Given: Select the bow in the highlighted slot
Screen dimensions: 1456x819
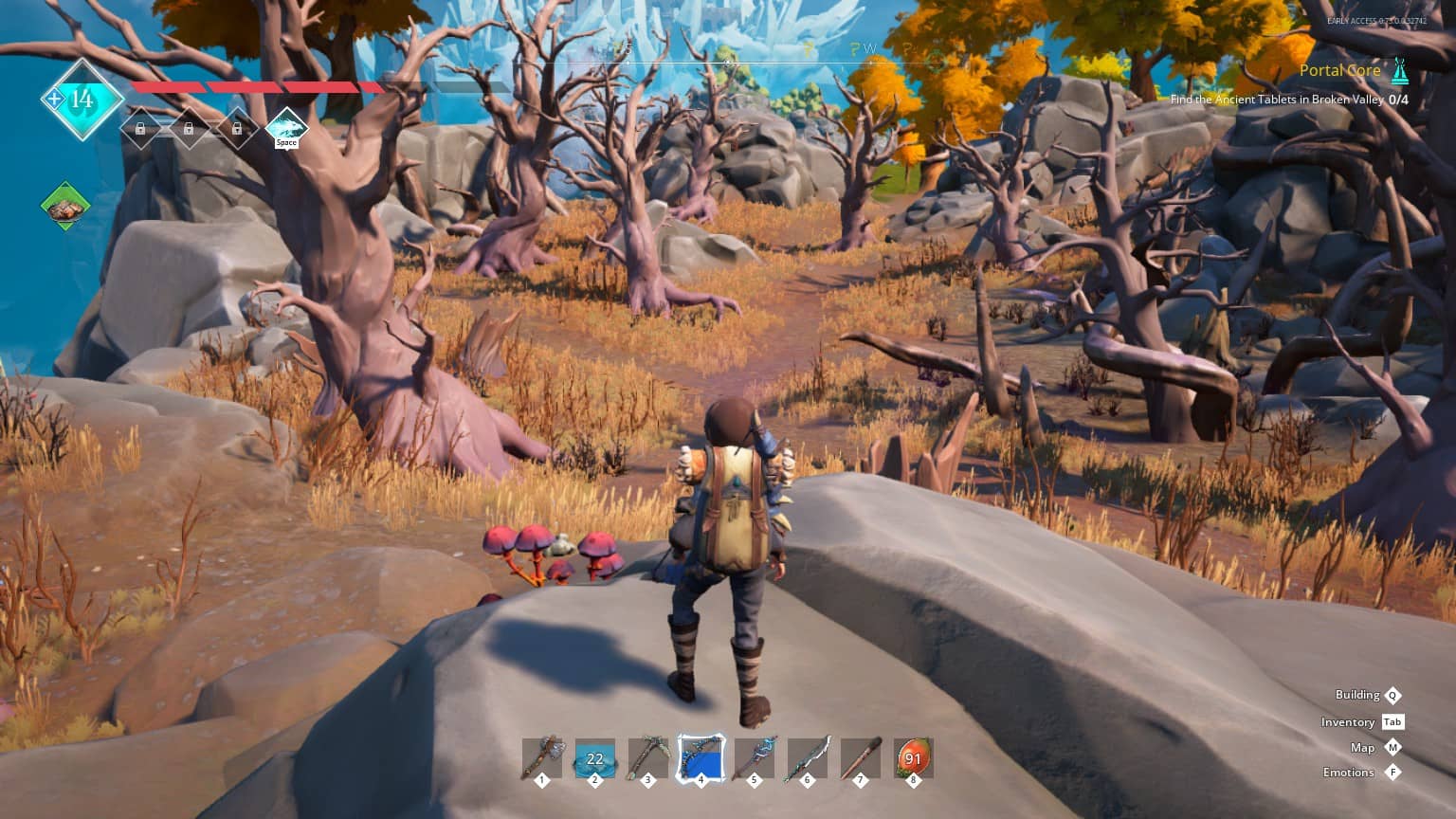Looking at the screenshot, I should click(701, 758).
